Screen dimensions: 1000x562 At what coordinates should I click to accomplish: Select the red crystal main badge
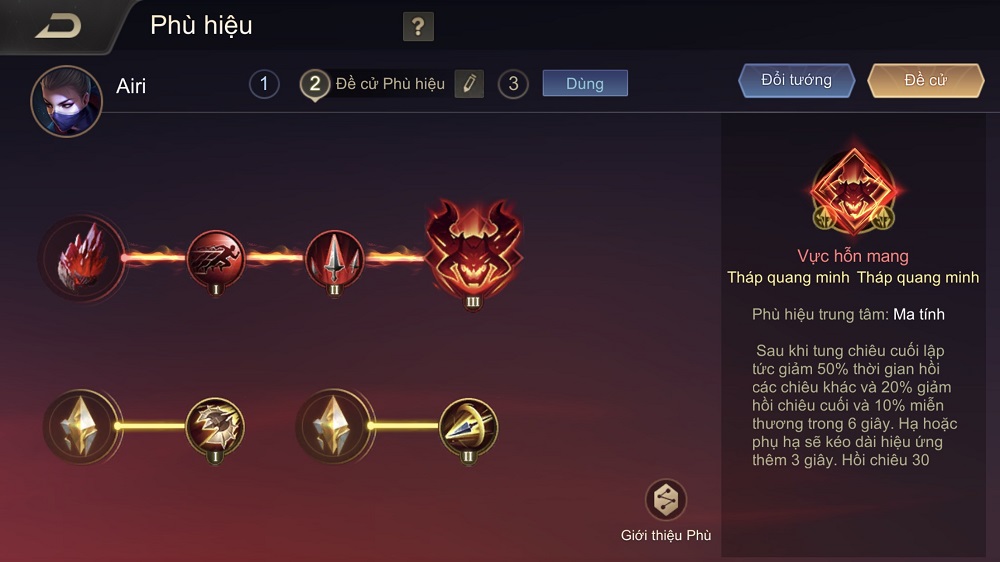(x=84, y=257)
